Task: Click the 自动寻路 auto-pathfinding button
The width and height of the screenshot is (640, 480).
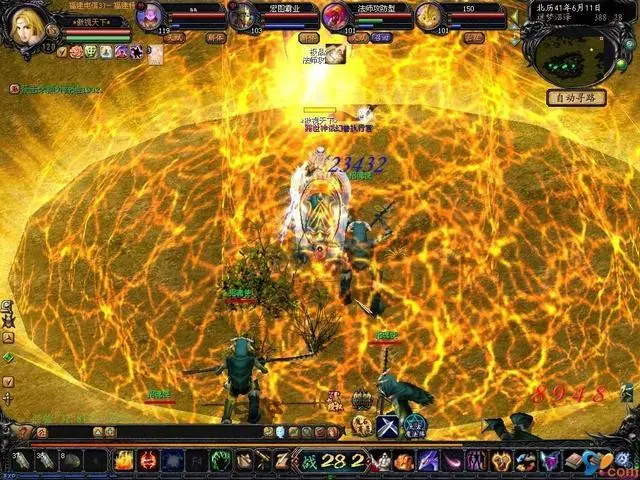Action: (x=576, y=98)
